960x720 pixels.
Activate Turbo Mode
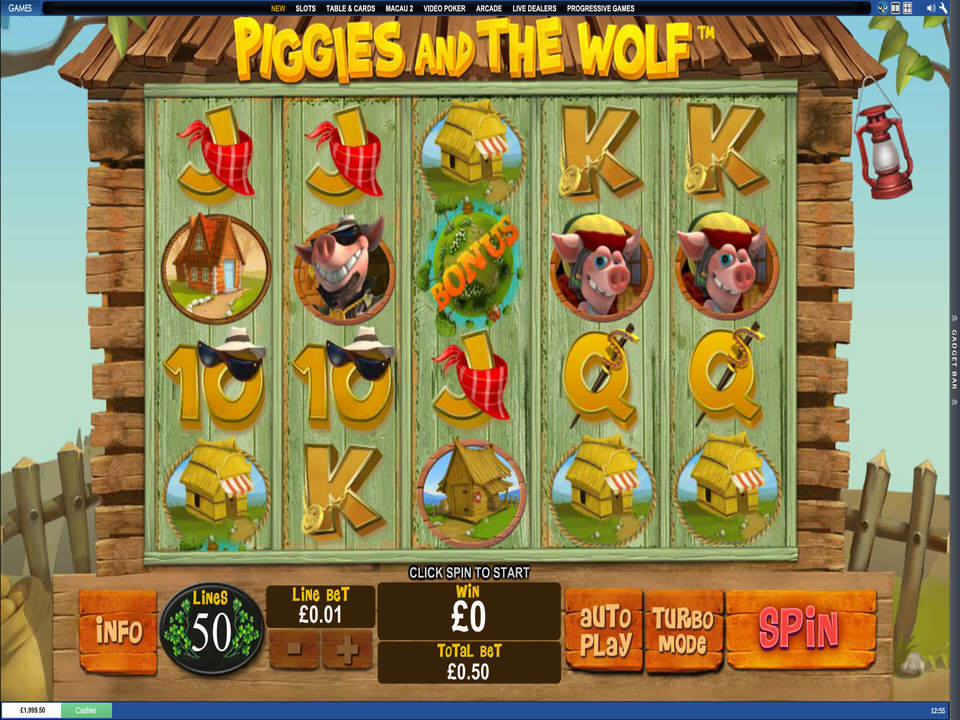click(x=684, y=630)
